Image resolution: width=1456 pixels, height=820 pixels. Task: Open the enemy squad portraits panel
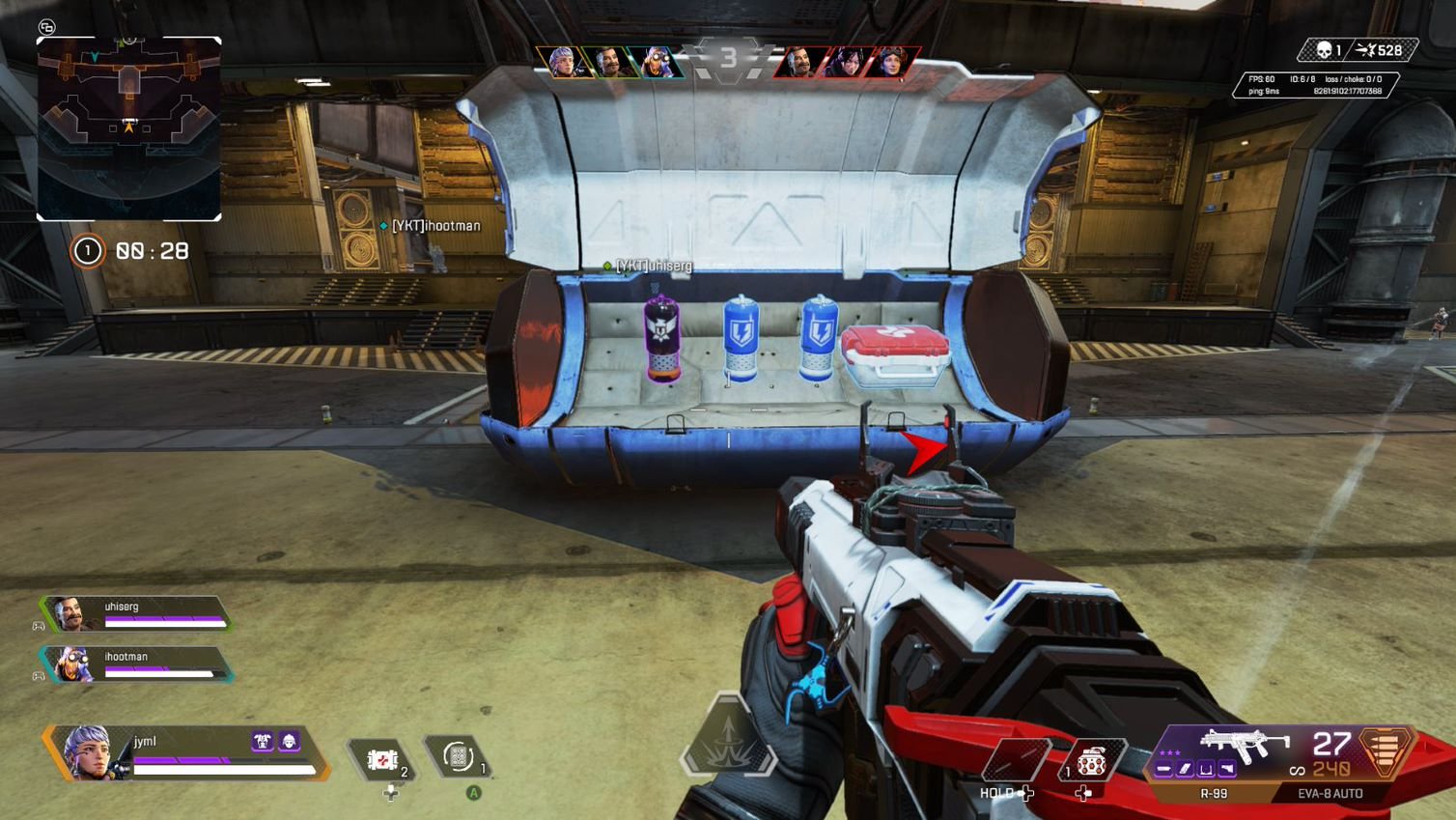click(847, 59)
